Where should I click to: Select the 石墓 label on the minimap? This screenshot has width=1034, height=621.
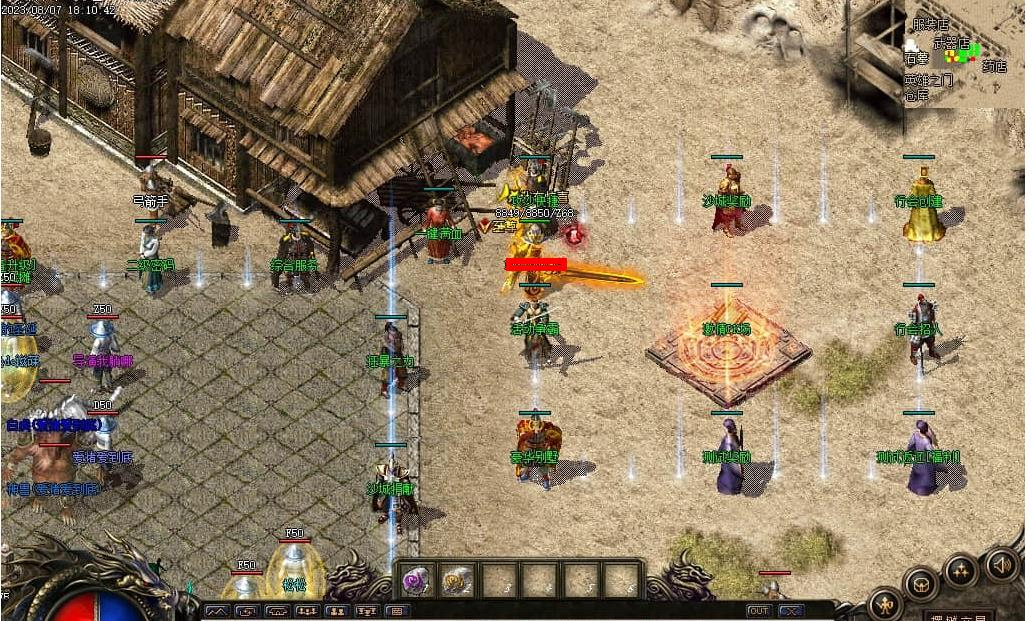[x=917, y=60]
